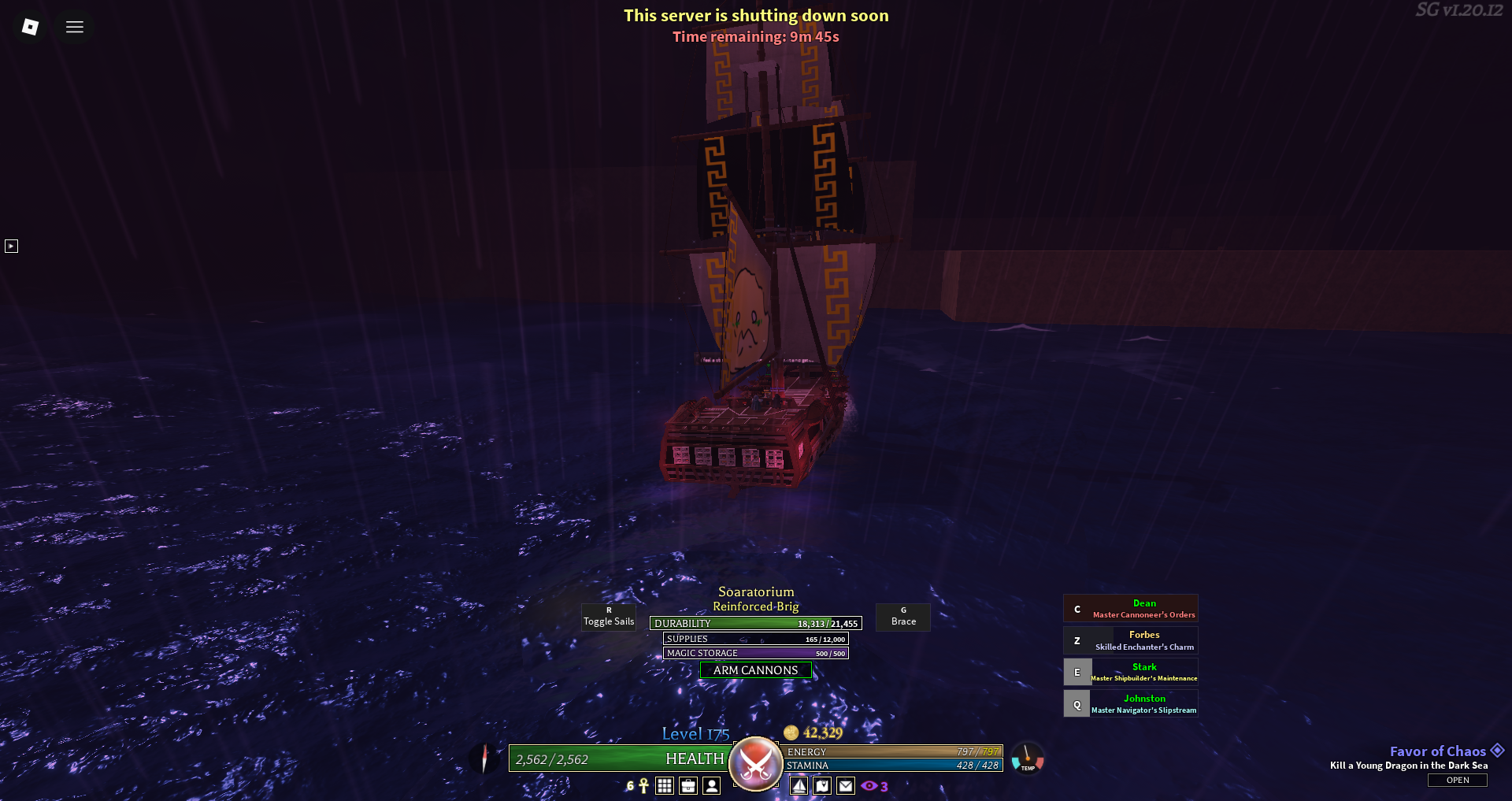Open the character profile icon

coord(712,786)
